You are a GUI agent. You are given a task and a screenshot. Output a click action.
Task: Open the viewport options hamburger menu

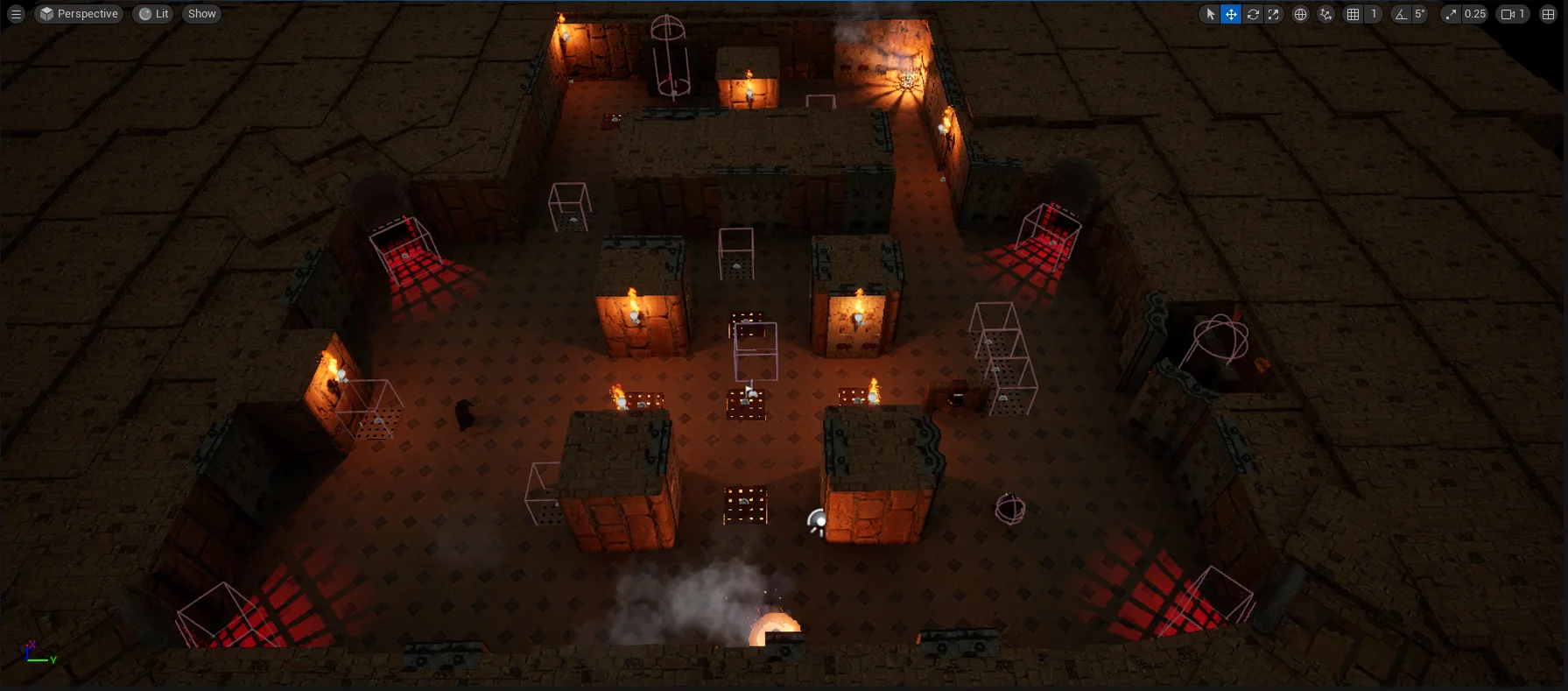[16, 14]
